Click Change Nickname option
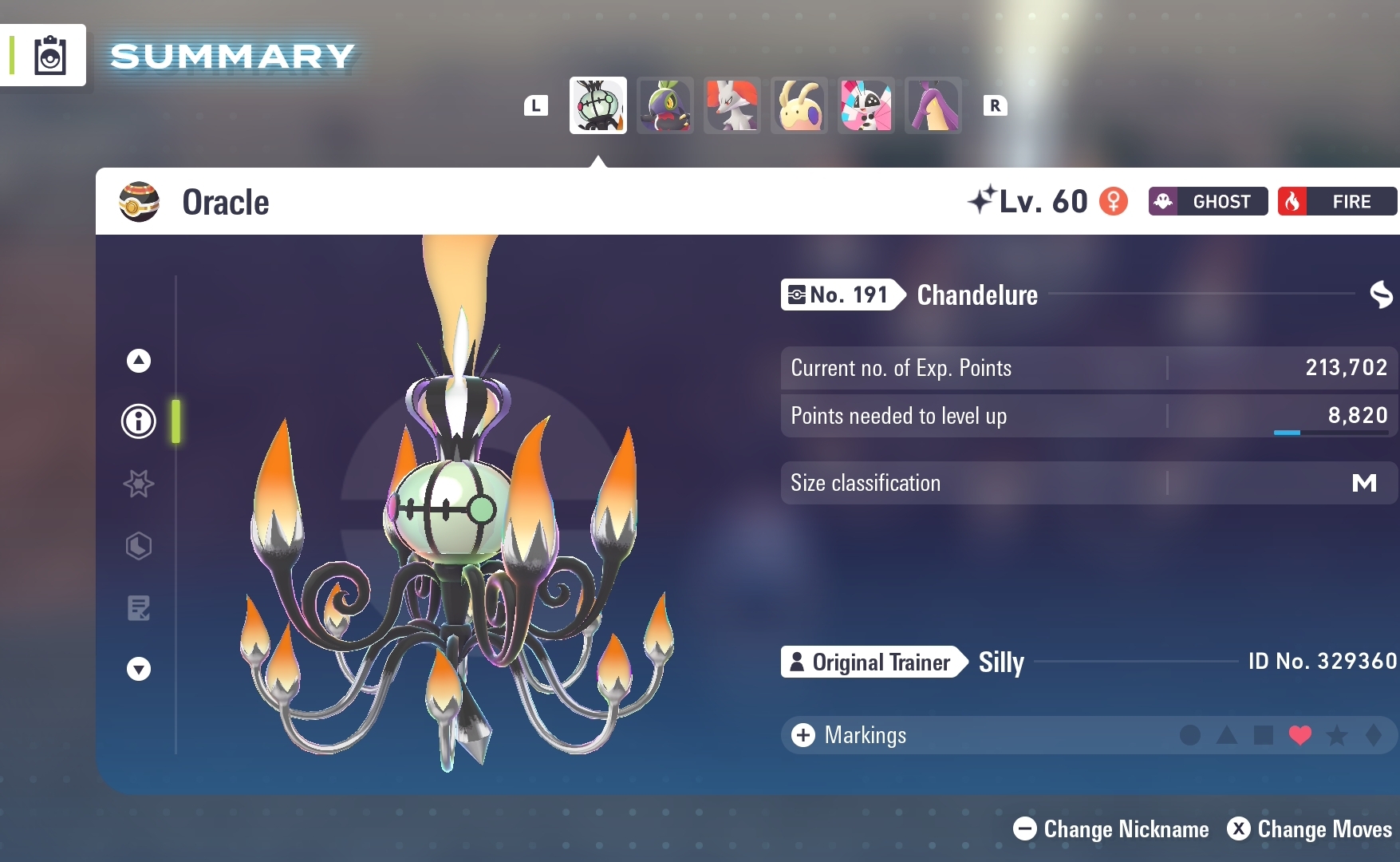Image resolution: width=1400 pixels, height=862 pixels. coord(1111,829)
